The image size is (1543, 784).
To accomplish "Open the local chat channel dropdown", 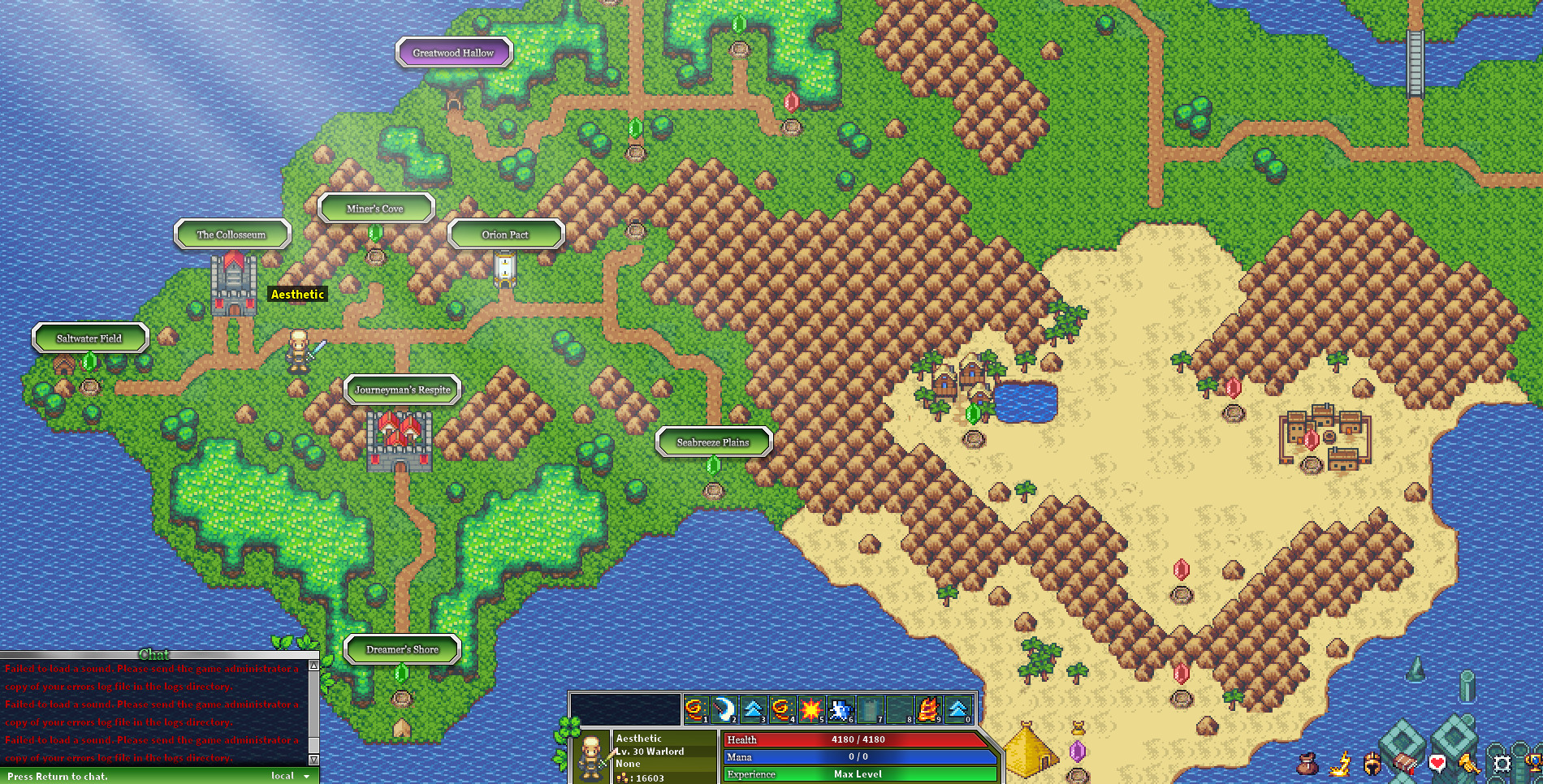I will [290, 776].
